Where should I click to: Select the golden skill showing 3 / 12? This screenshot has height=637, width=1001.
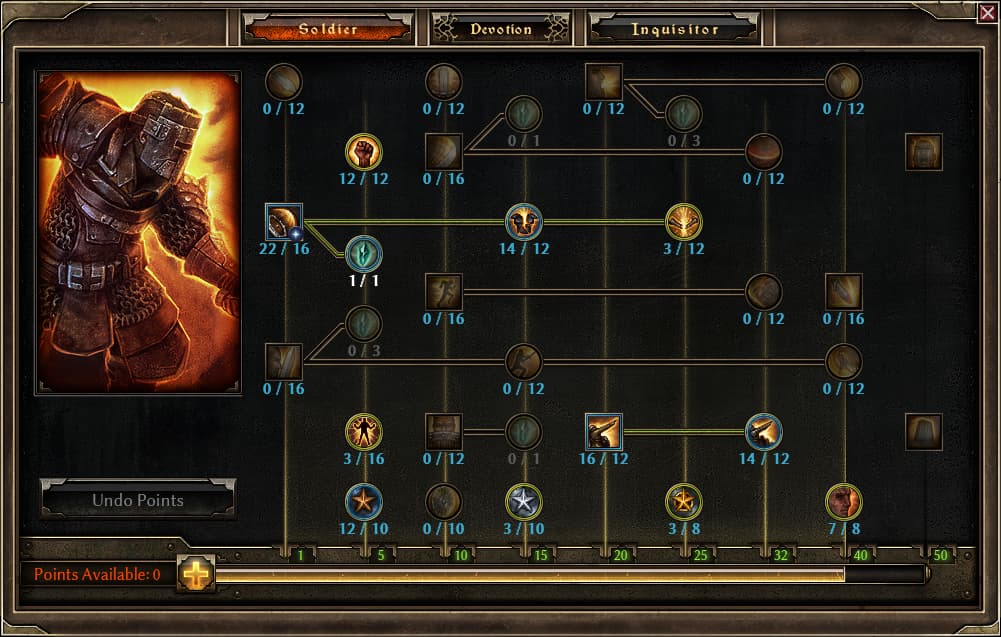pyautogui.click(x=684, y=222)
